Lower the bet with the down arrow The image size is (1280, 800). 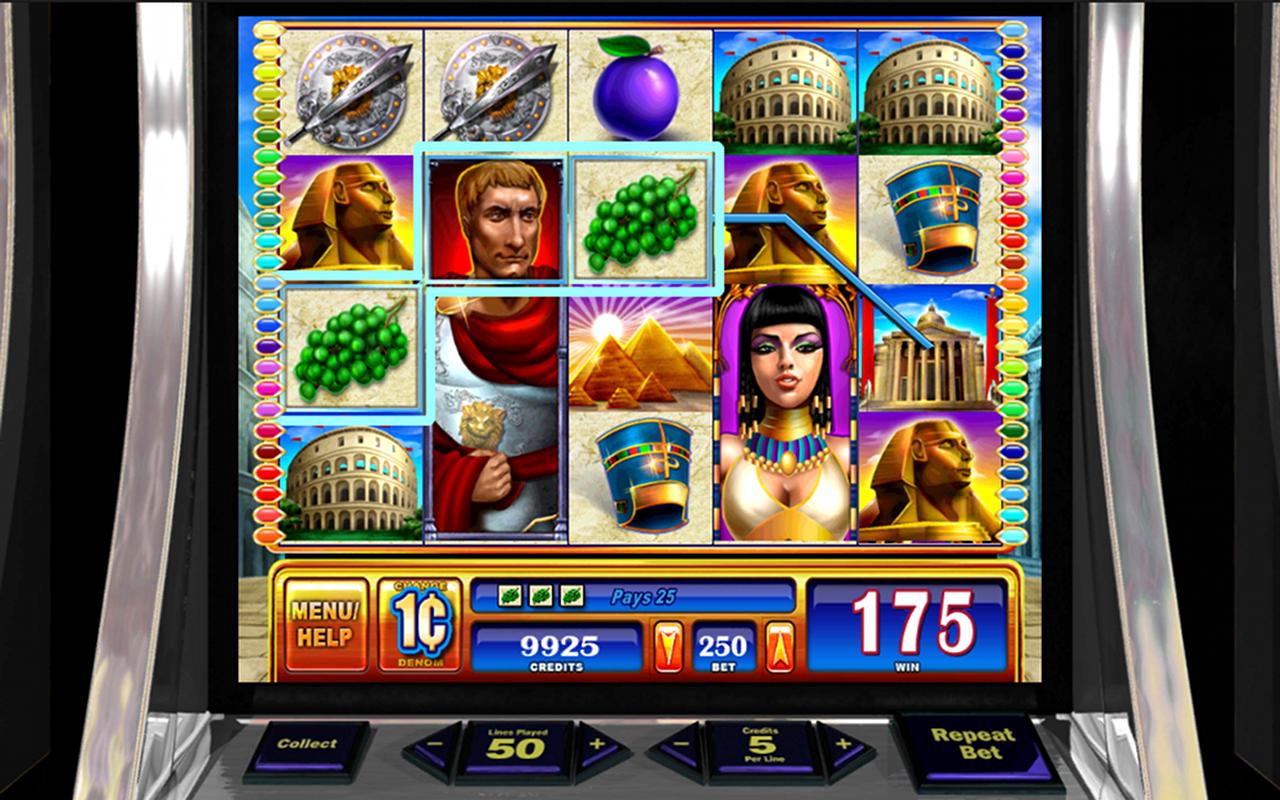(668, 646)
